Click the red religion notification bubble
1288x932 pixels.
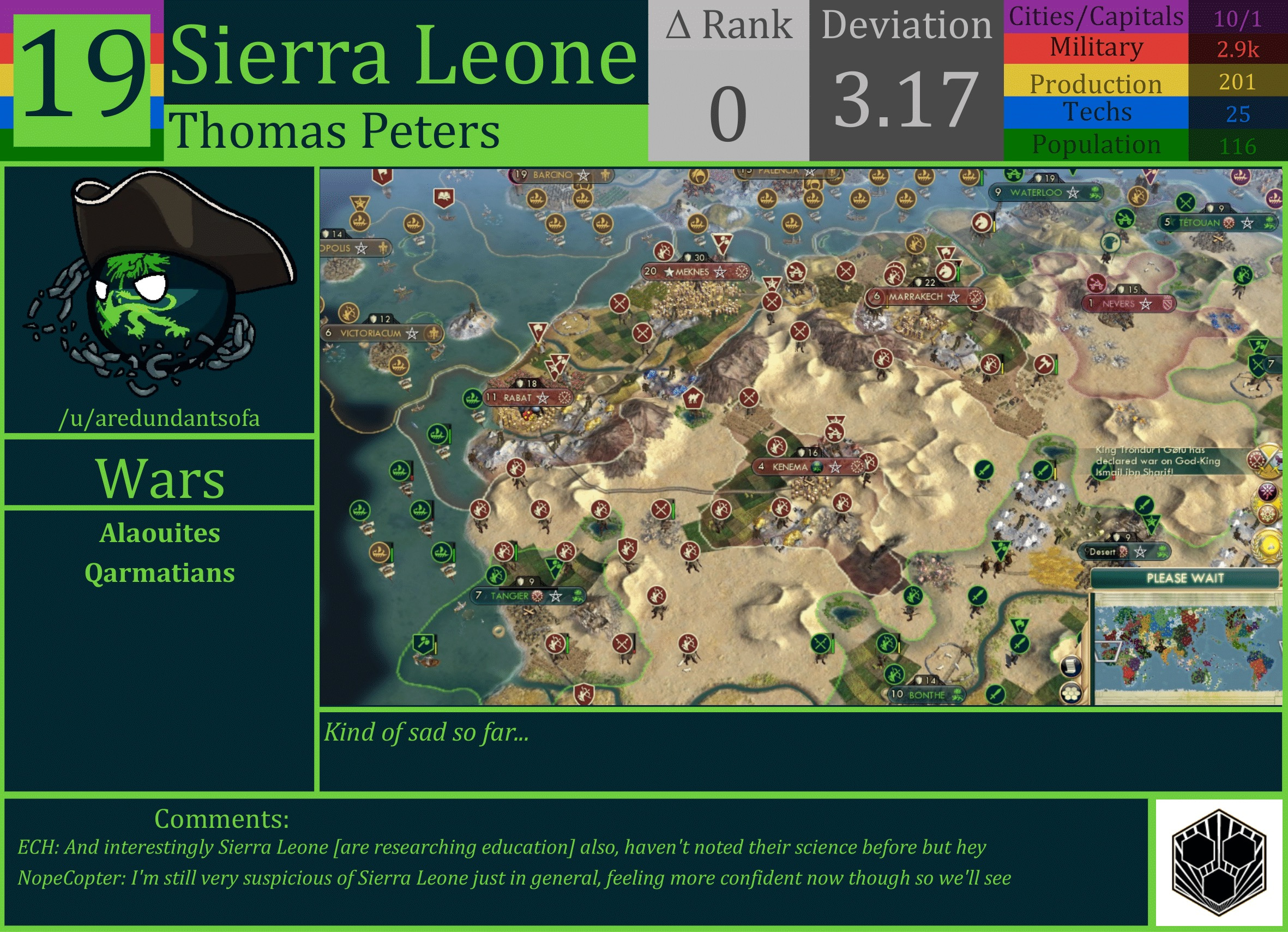[x=1268, y=513]
